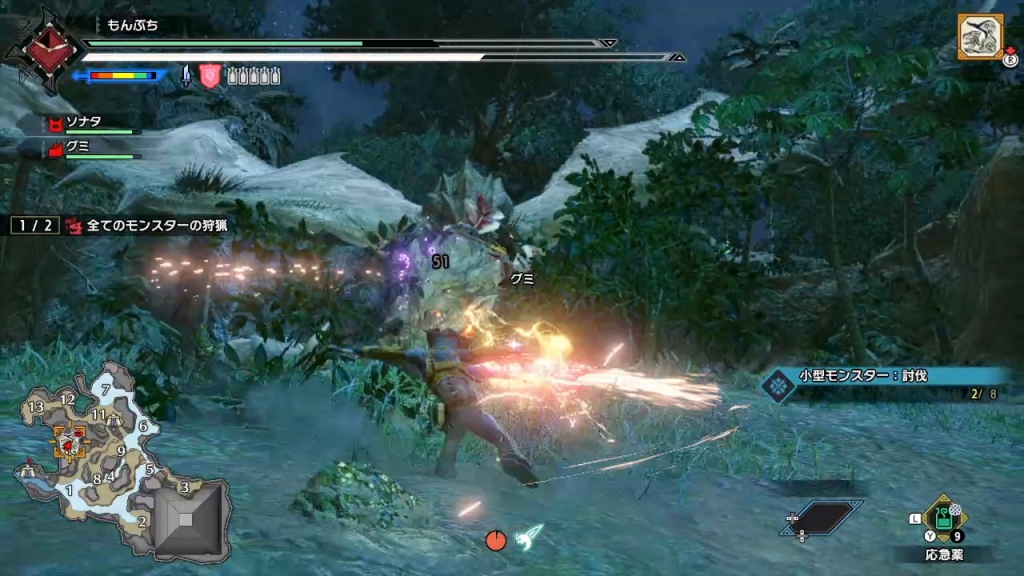
Task: Select the red shield status icon
Action: [x=210, y=75]
